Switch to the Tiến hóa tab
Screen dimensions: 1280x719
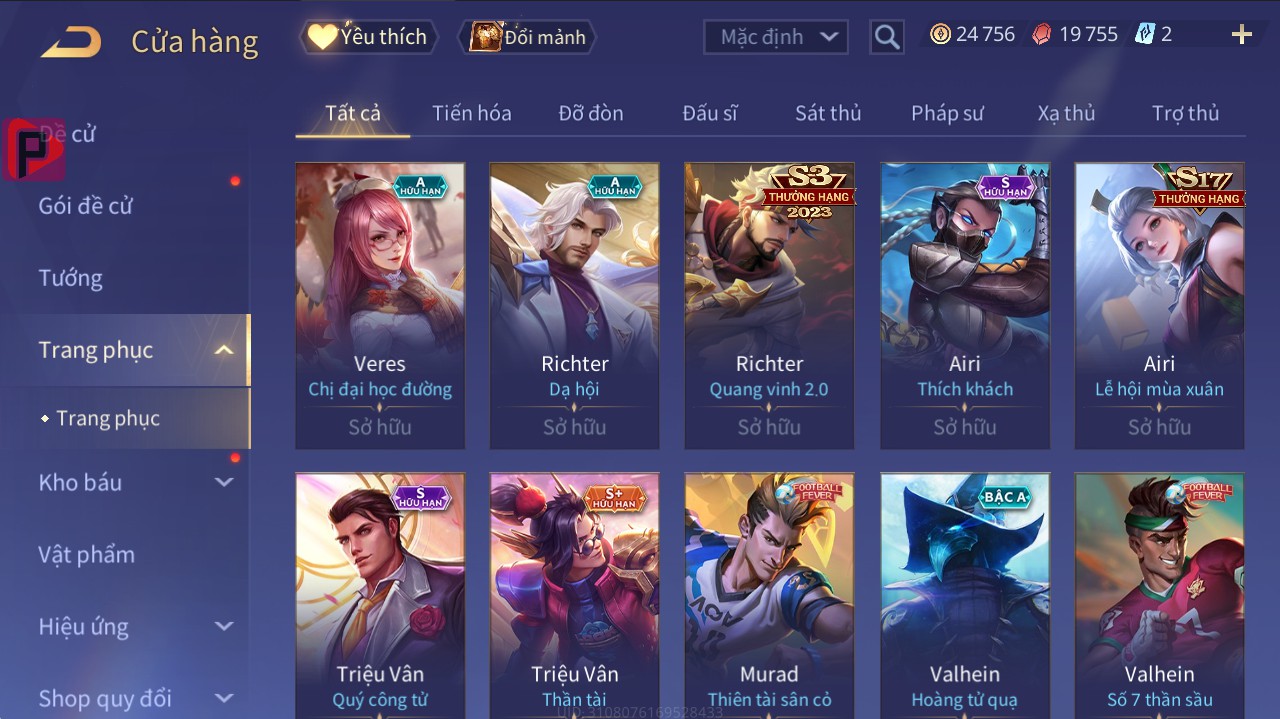point(471,113)
